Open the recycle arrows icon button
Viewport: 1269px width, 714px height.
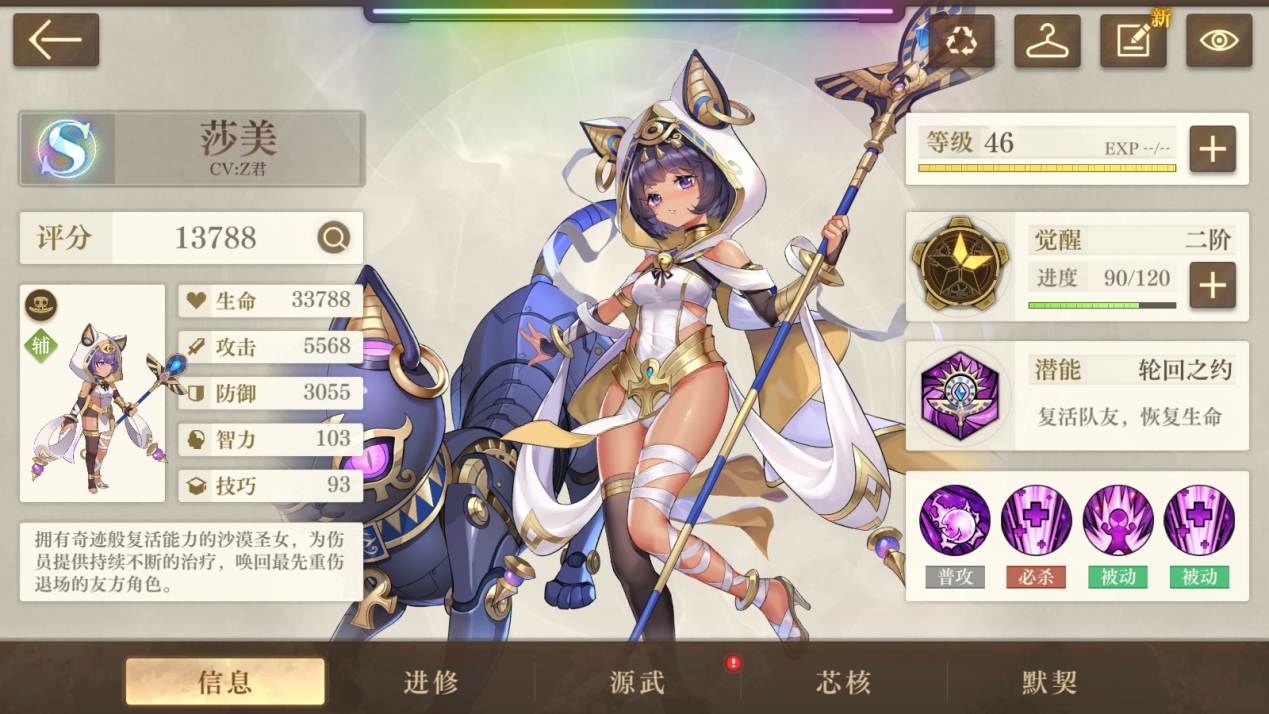click(x=961, y=41)
